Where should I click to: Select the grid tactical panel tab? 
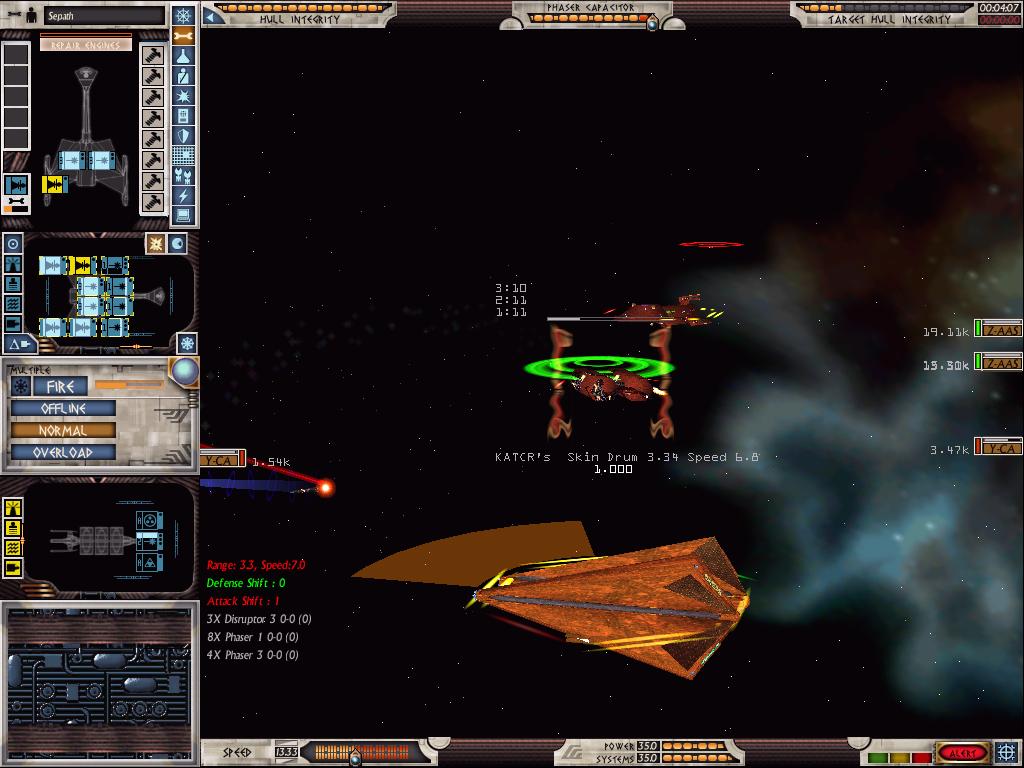(x=183, y=156)
